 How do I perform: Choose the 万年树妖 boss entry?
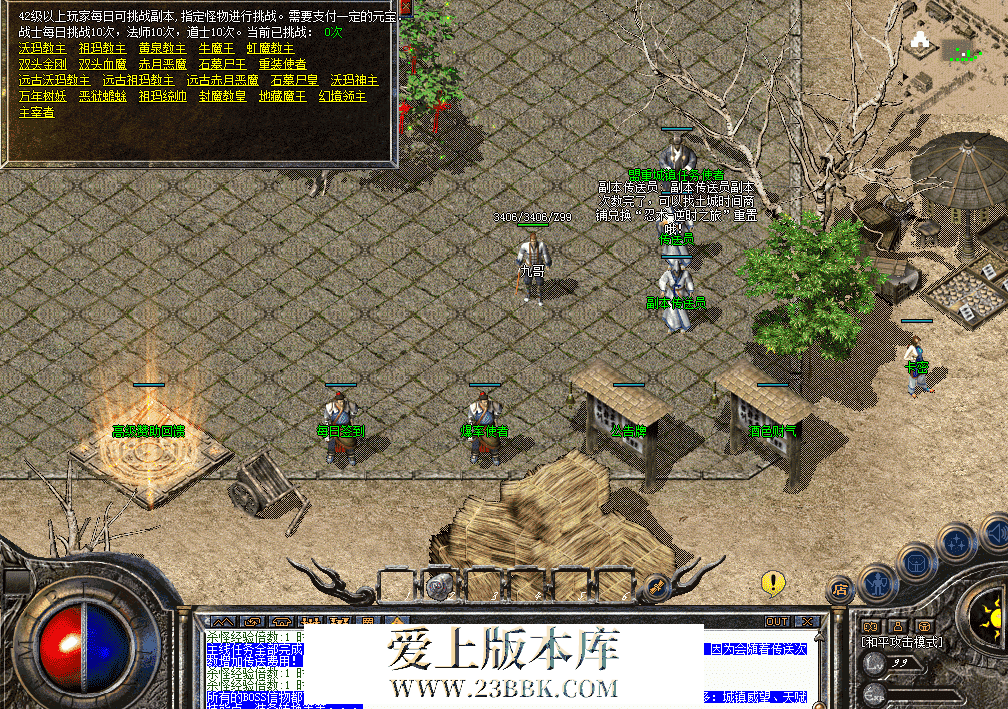click(42, 96)
